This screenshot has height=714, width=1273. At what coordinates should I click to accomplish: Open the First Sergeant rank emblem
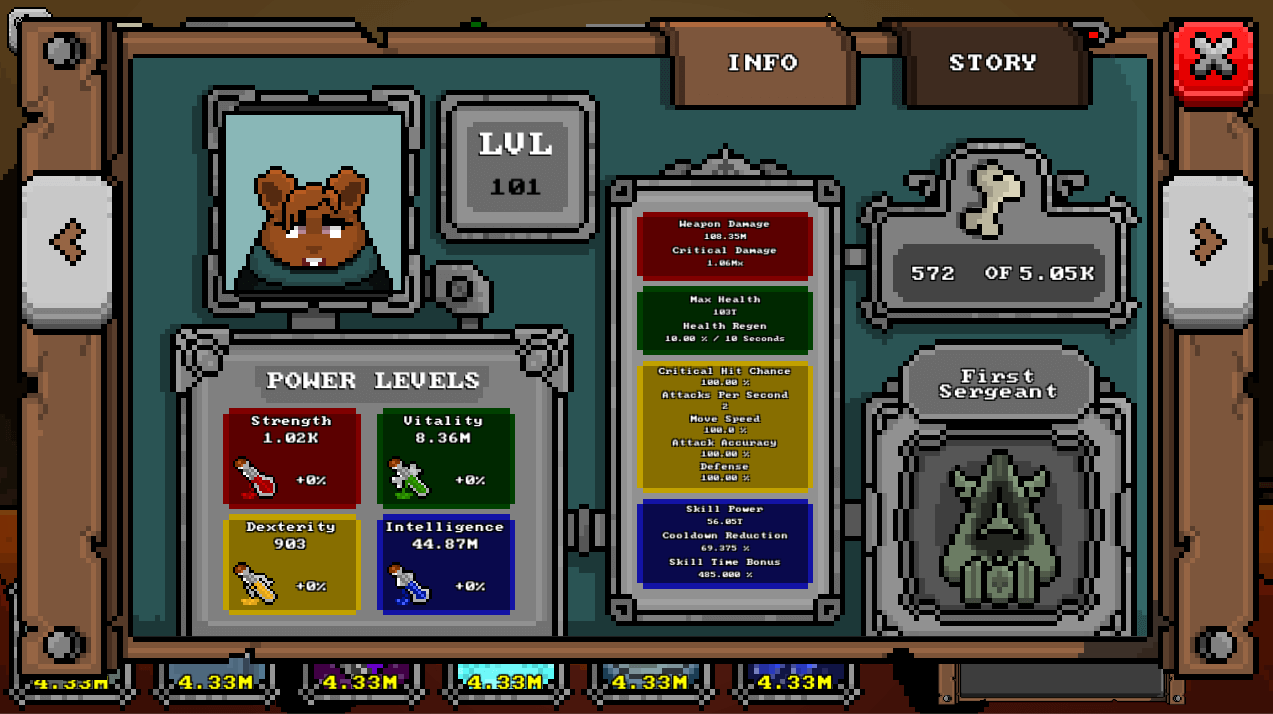[x=998, y=530]
